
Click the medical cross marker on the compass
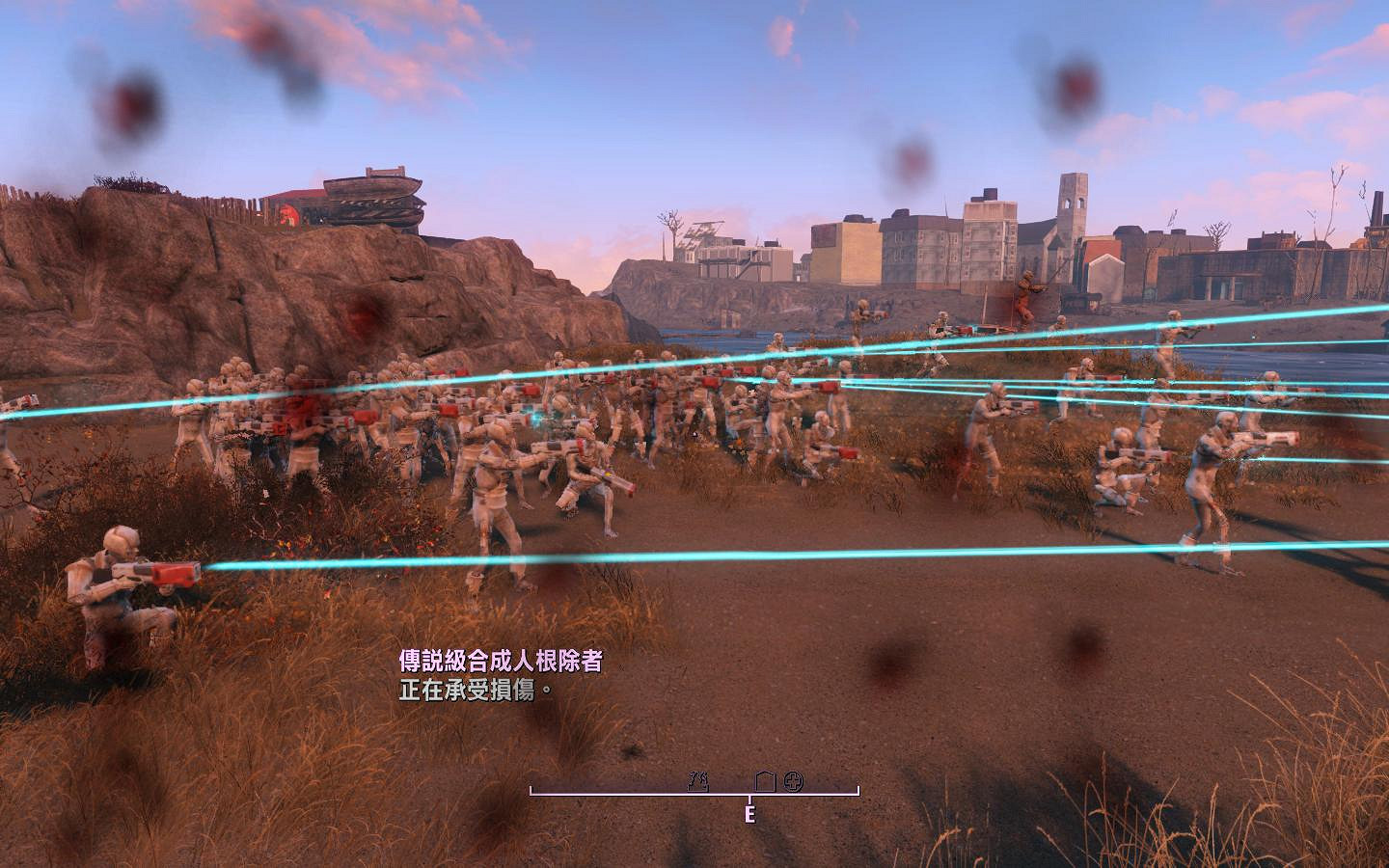[792, 781]
